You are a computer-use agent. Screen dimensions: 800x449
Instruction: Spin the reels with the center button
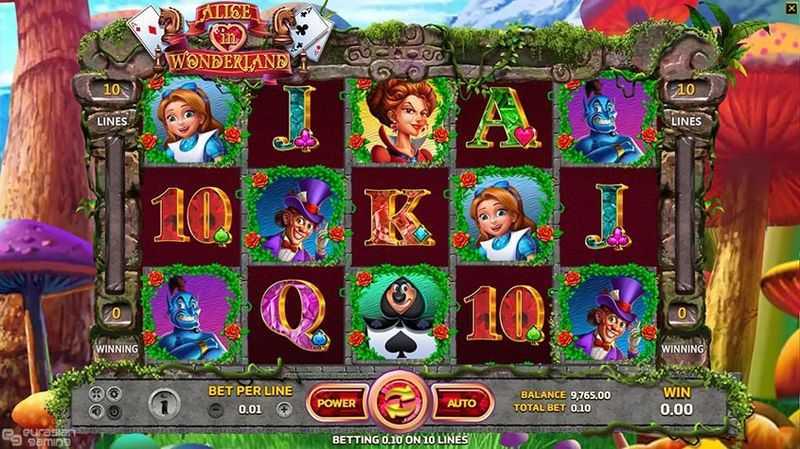click(x=399, y=403)
